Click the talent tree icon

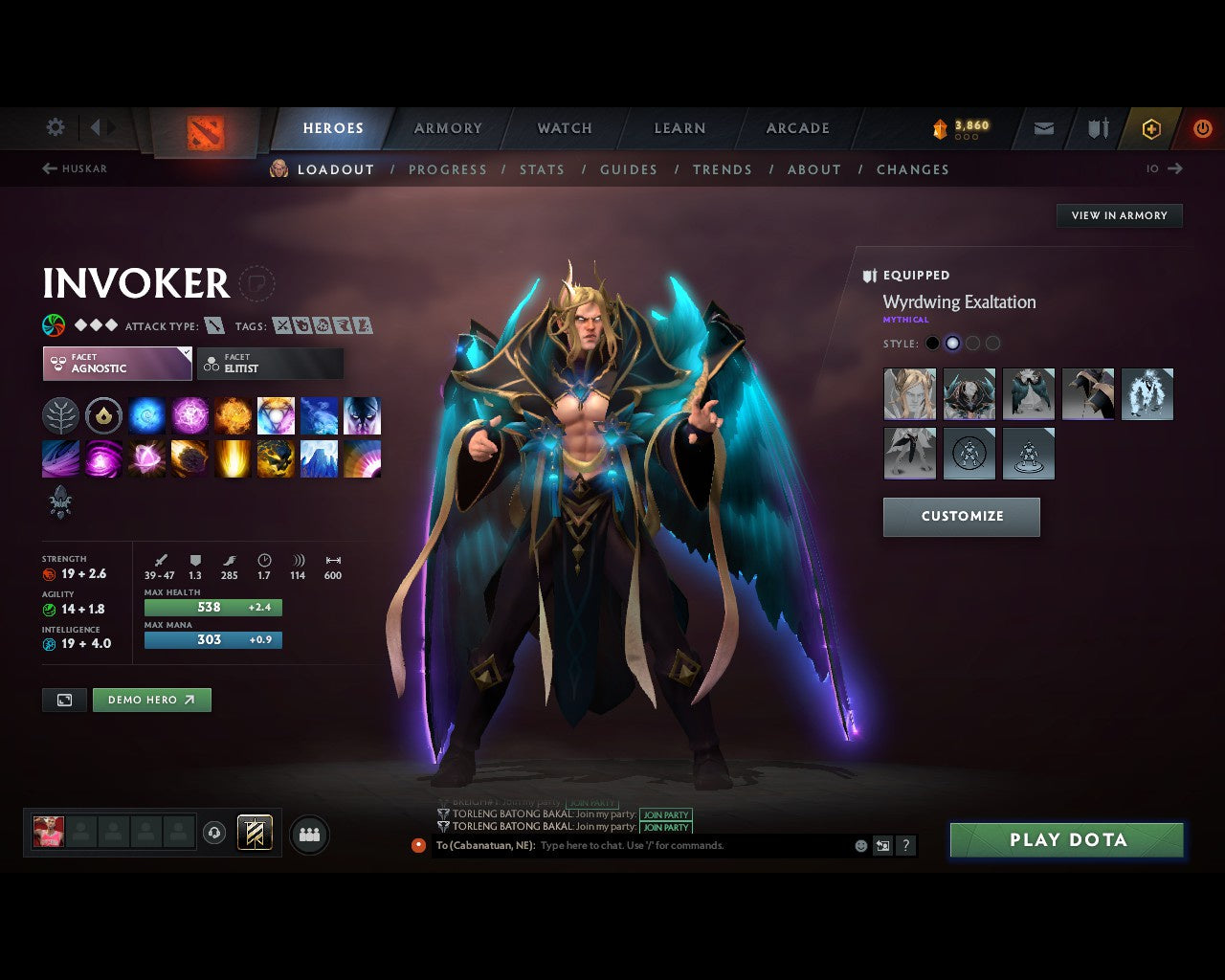(60, 415)
